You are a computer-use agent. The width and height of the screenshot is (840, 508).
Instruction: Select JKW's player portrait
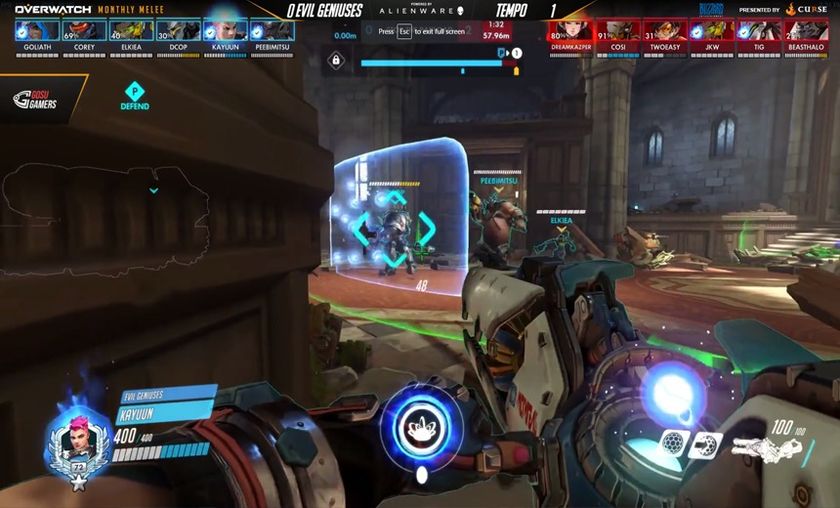click(x=711, y=30)
